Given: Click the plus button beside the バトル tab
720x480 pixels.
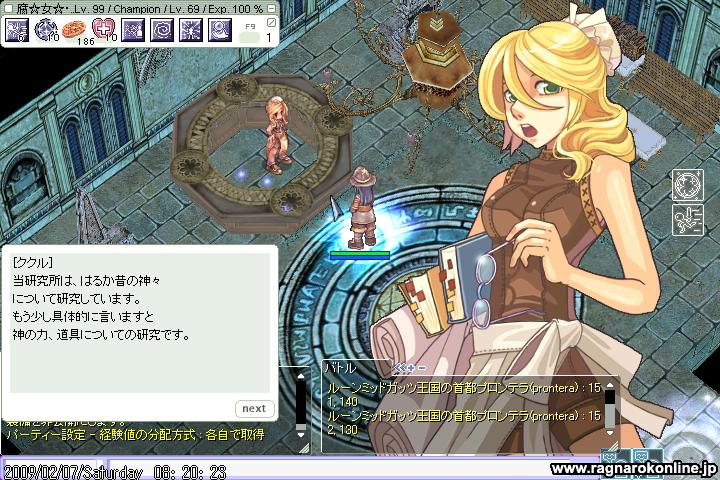Looking at the screenshot, I should coord(409,367).
